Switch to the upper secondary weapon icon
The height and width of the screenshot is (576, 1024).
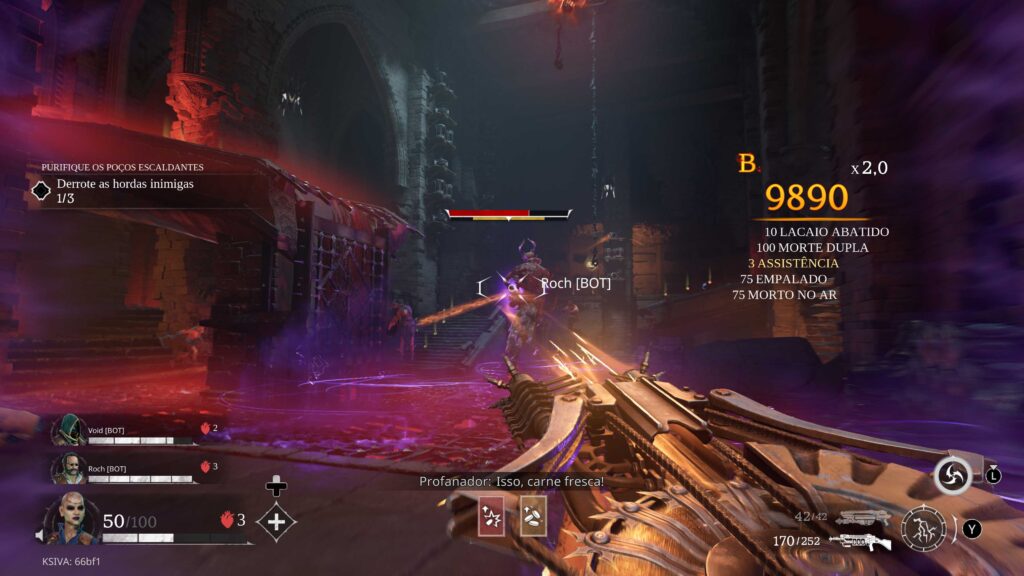pos(863,517)
